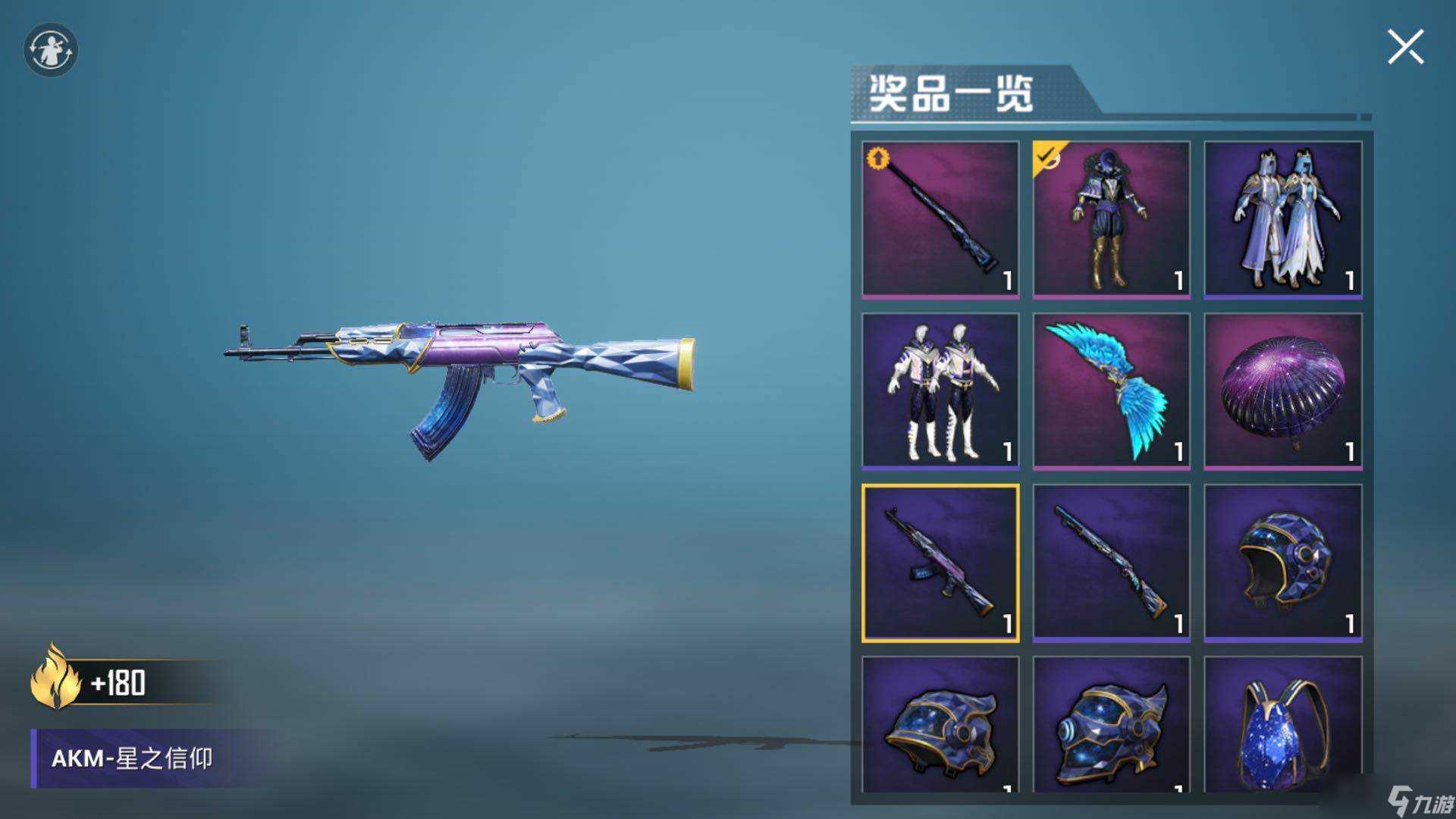Select the highlighted AKM skin tile
The width and height of the screenshot is (1456, 819).
tap(940, 563)
